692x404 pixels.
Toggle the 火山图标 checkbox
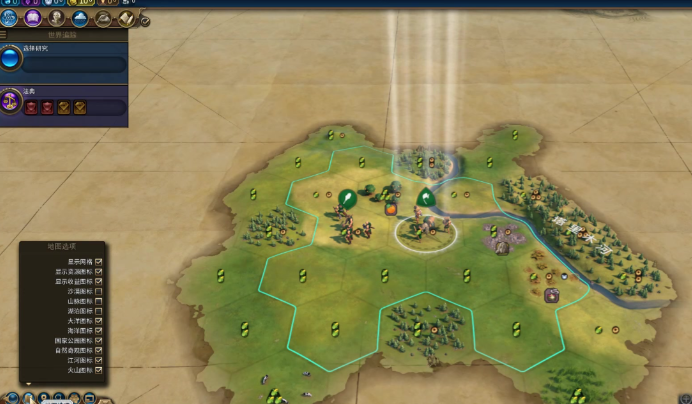(x=99, y=370)
